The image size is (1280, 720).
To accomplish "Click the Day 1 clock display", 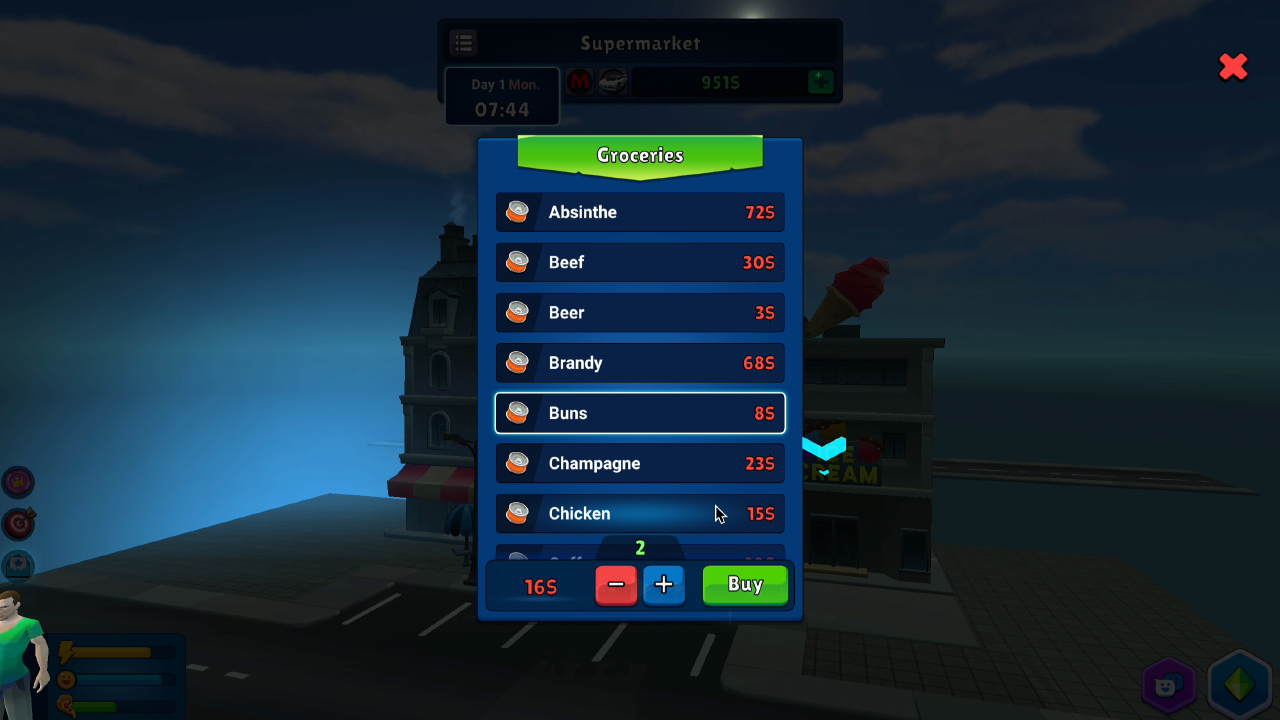I will coord(501,95).
